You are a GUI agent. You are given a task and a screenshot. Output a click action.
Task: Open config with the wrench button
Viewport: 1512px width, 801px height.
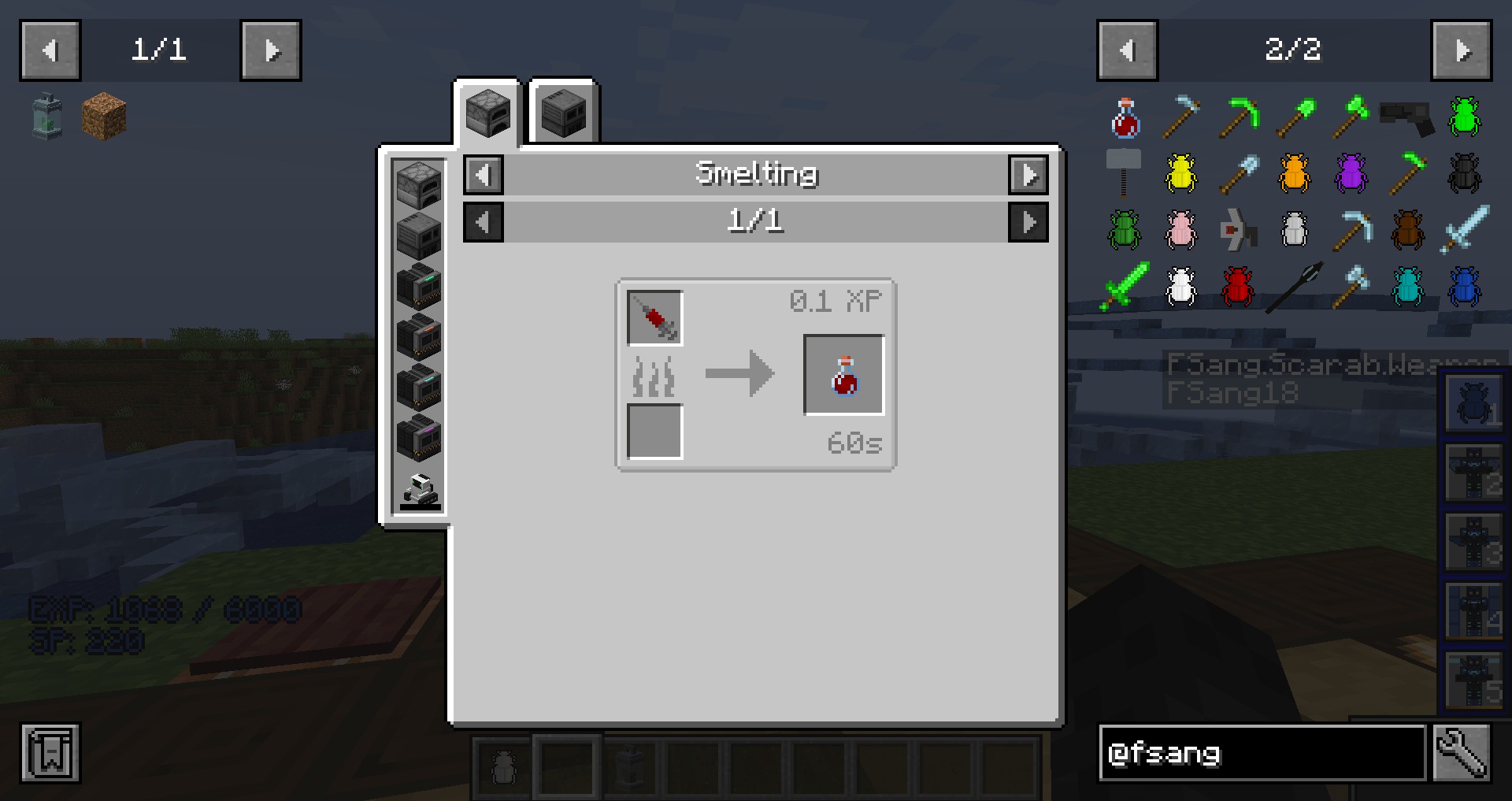pyautogui.click(x=1461, y=754)
